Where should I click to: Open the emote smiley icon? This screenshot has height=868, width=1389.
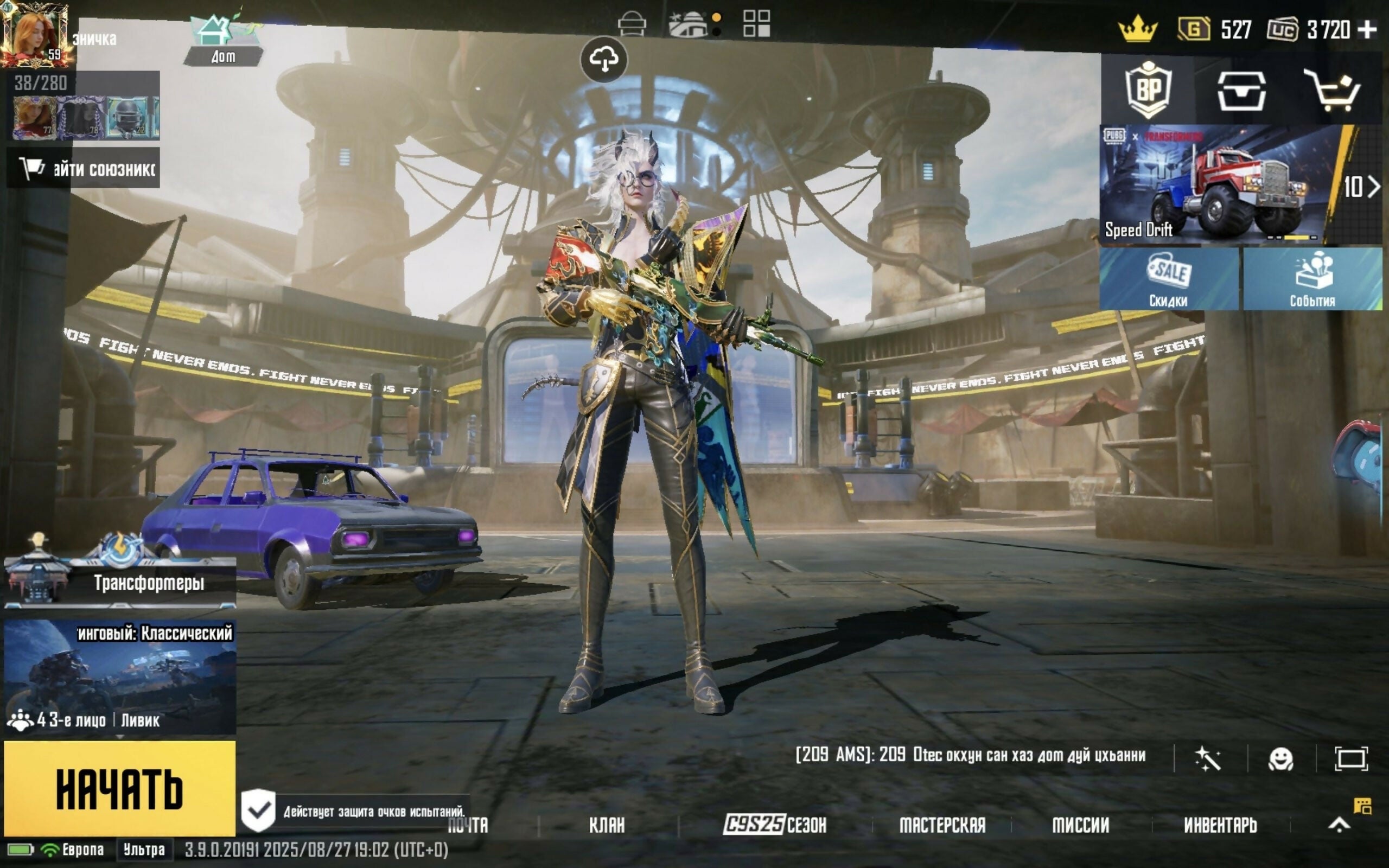coord(1280,759)
